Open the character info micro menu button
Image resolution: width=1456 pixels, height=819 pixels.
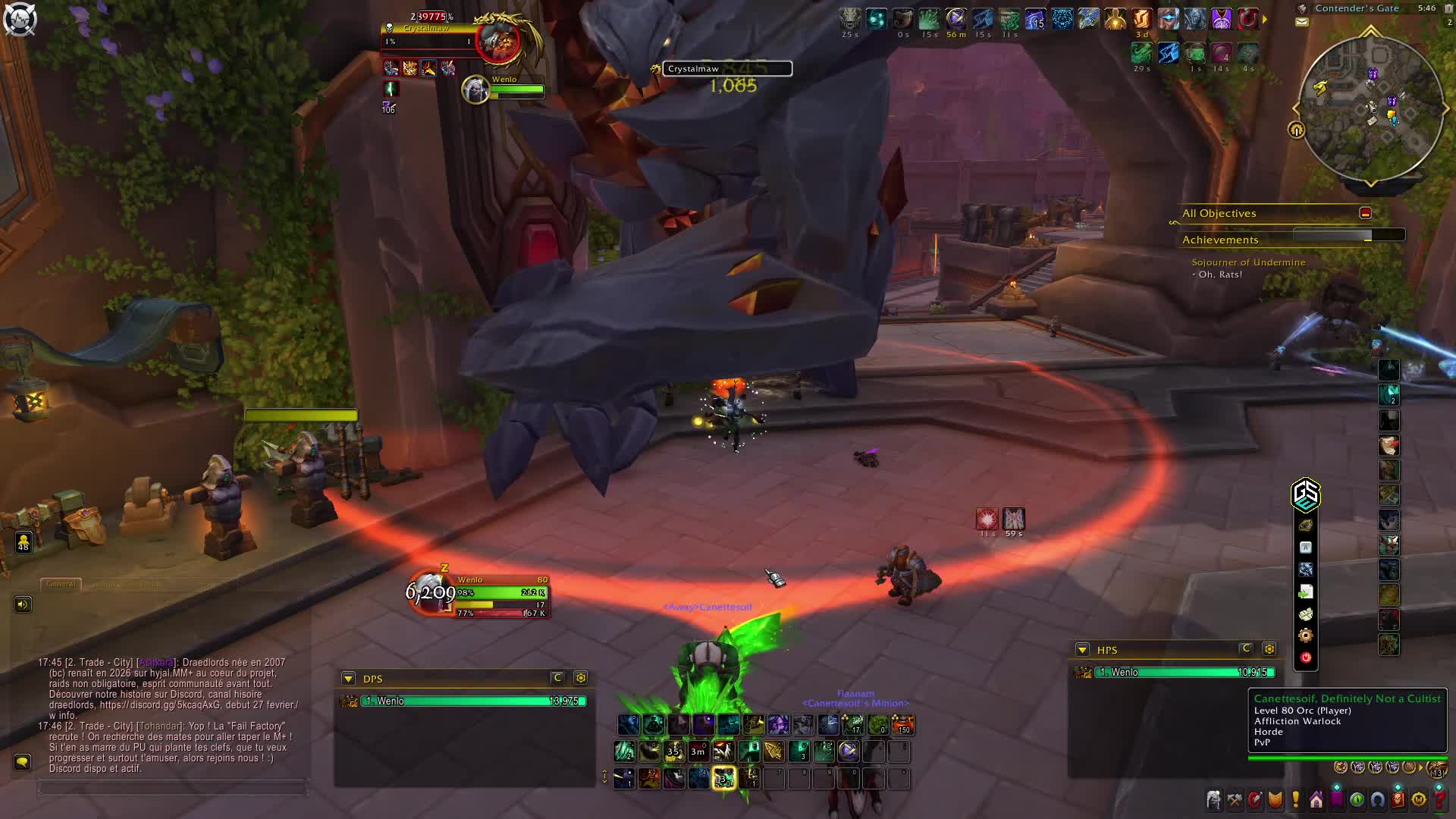(x=1214, y=800)
